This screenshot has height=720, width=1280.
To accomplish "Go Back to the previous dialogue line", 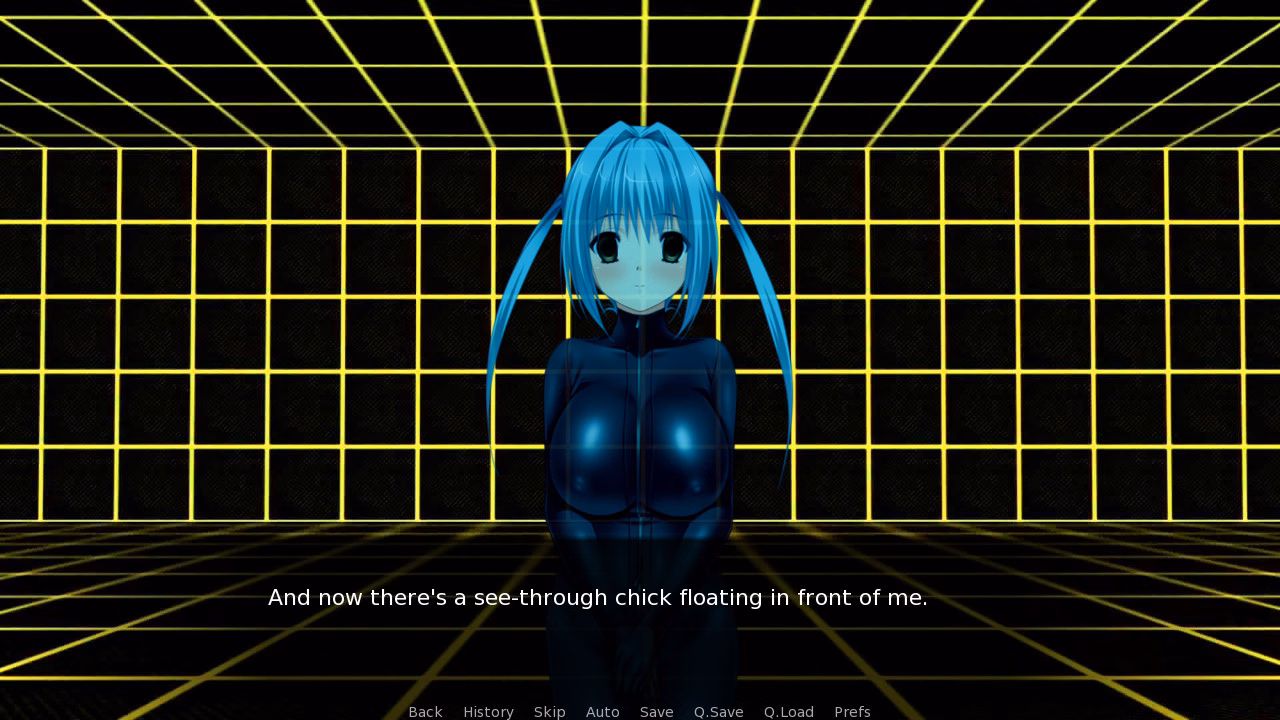I will [x=425, y=712].
